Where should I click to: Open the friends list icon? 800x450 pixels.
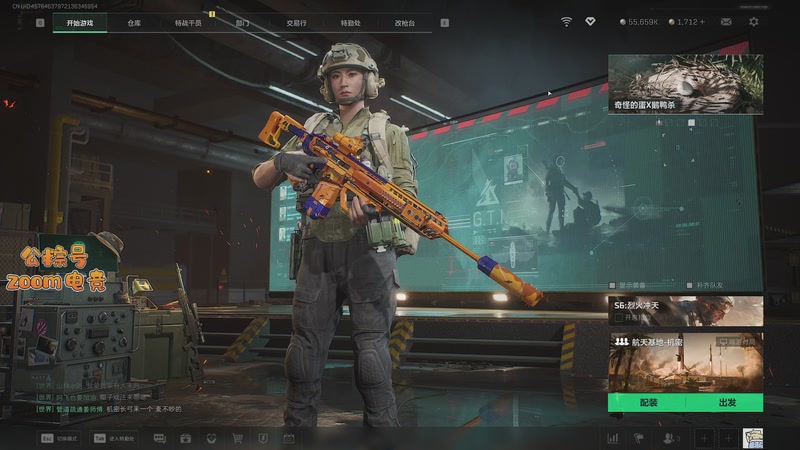(670, 438)
